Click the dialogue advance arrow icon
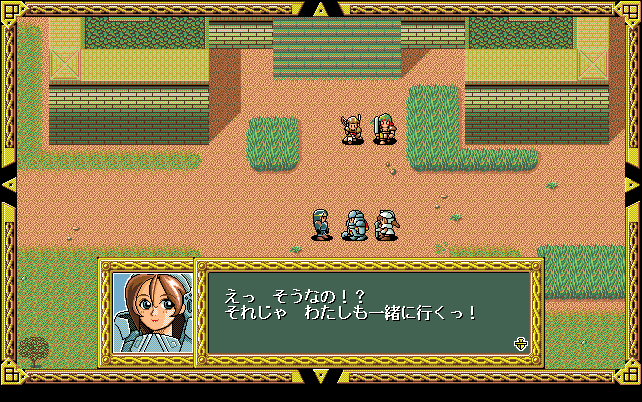Image resolution: width=642 pixels, height=402 pixels. (520, 343)
